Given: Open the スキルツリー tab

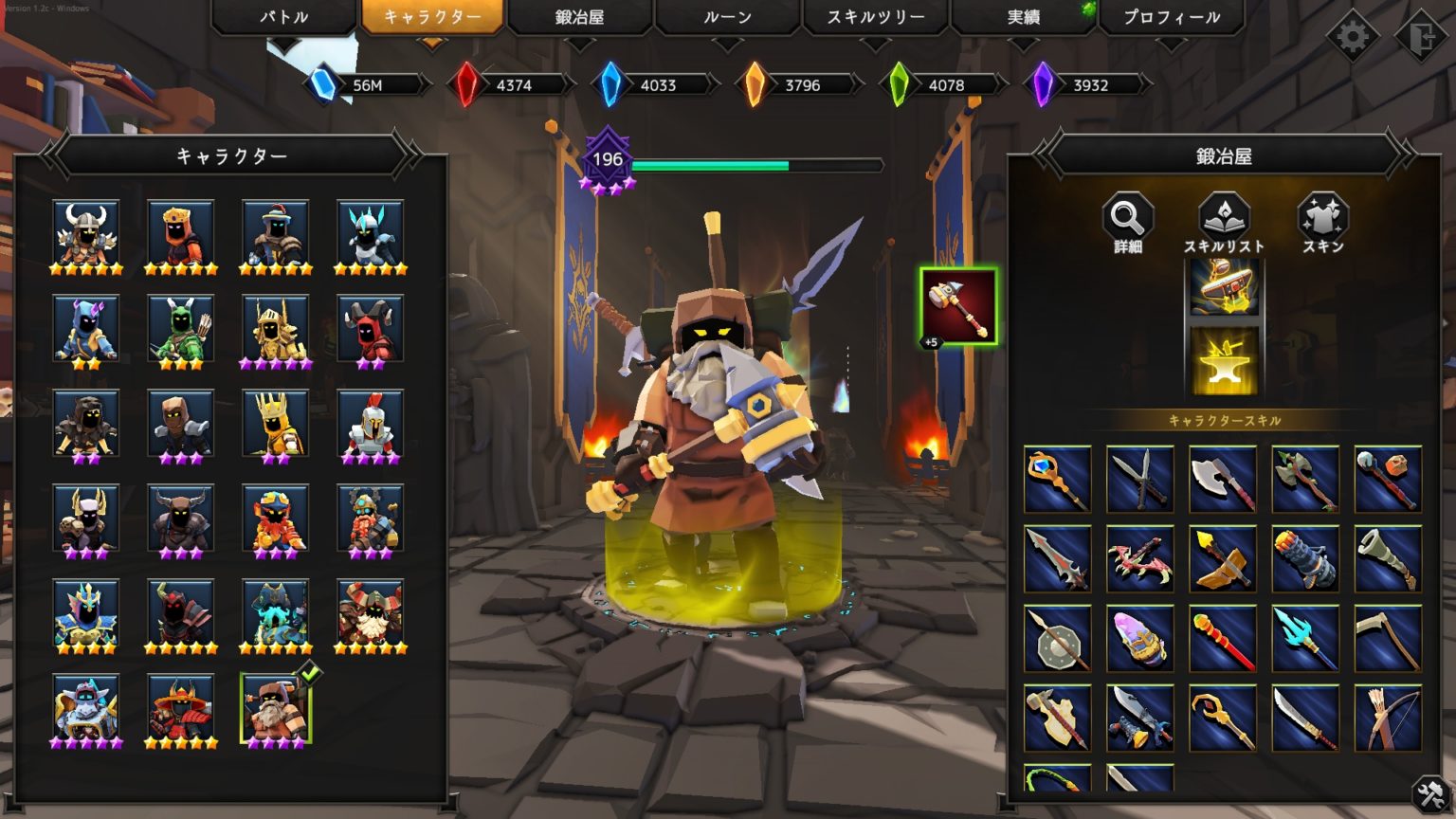Looking at the screenshot, I should (875, 17).
